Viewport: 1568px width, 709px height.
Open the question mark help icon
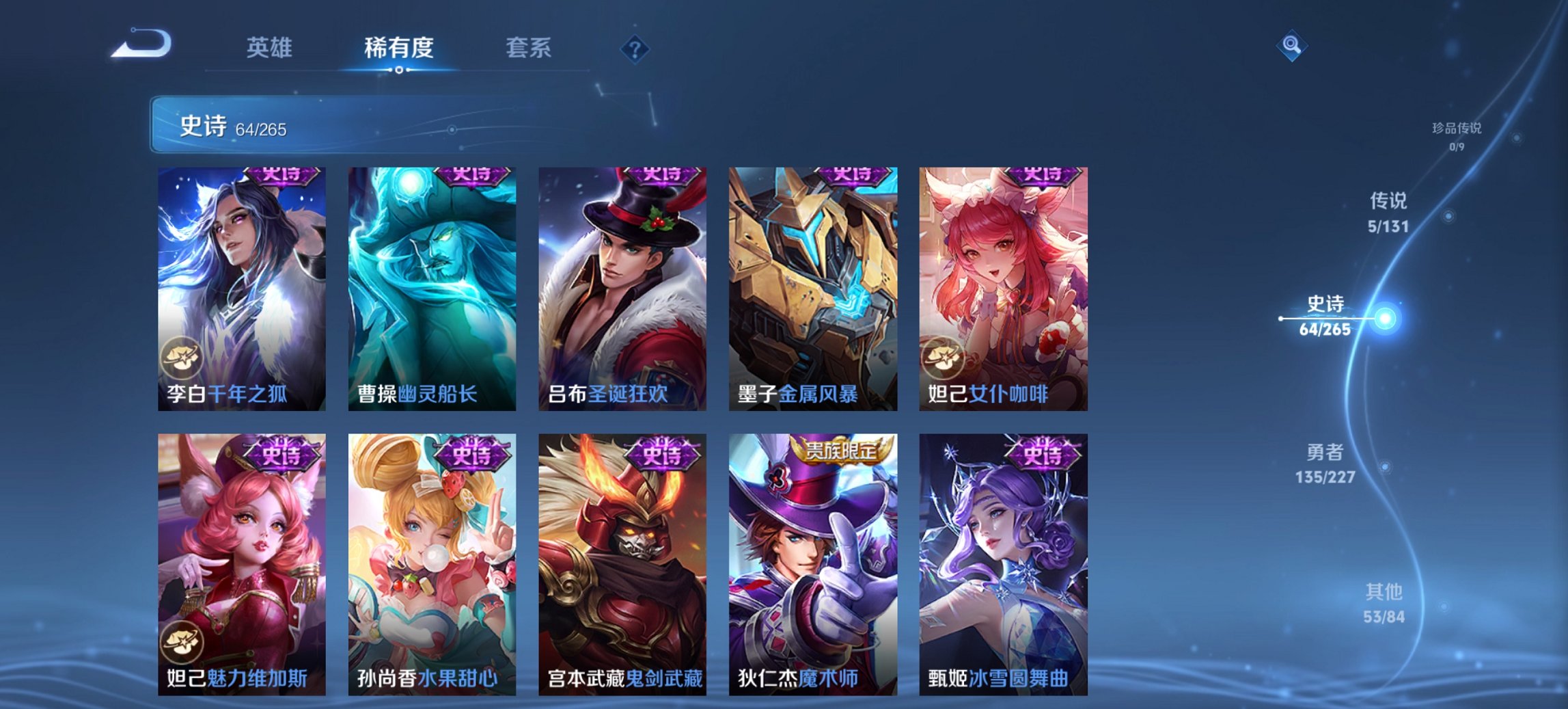[x=634, y=49]
